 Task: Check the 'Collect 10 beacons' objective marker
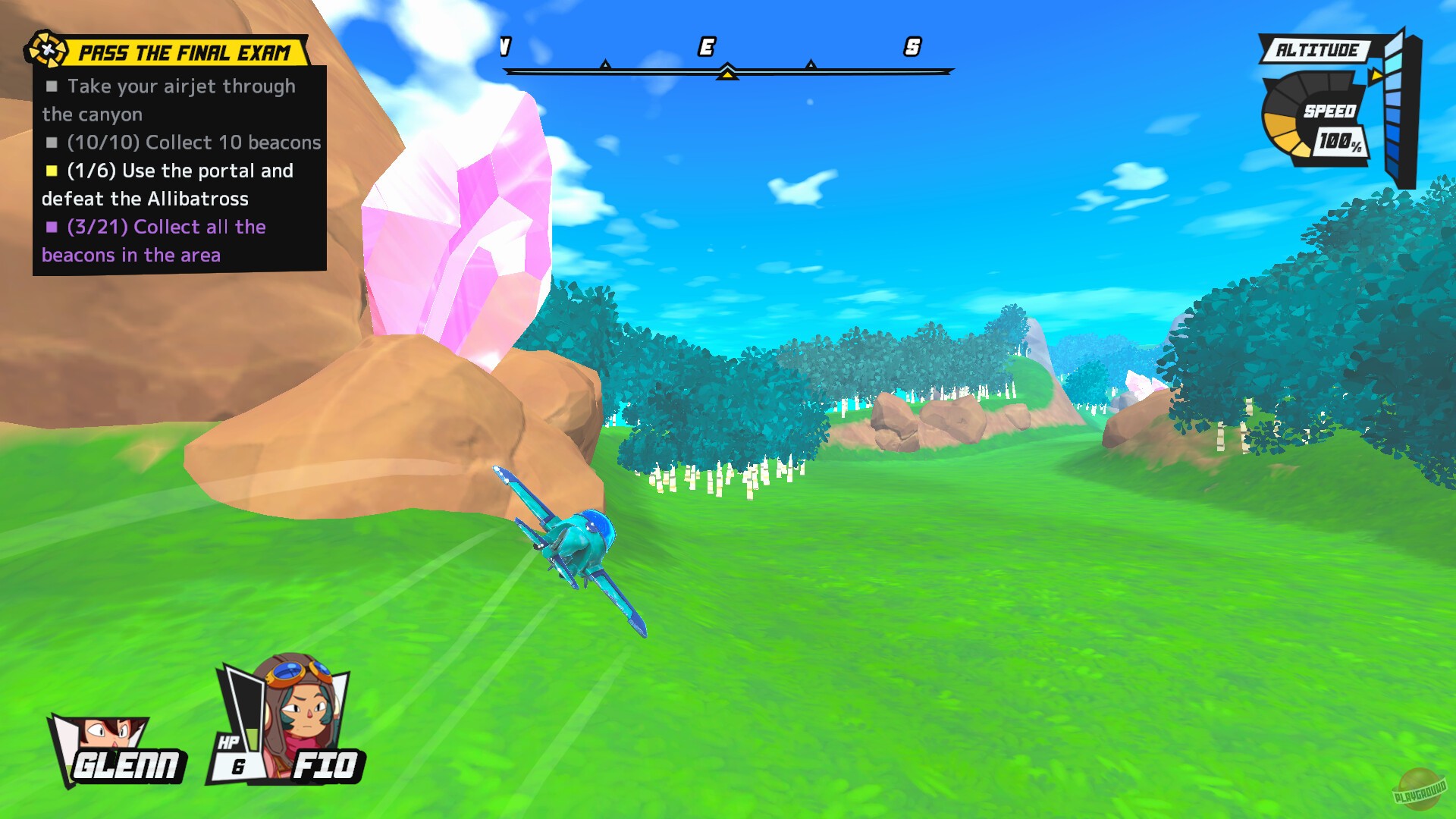[51, 142]
